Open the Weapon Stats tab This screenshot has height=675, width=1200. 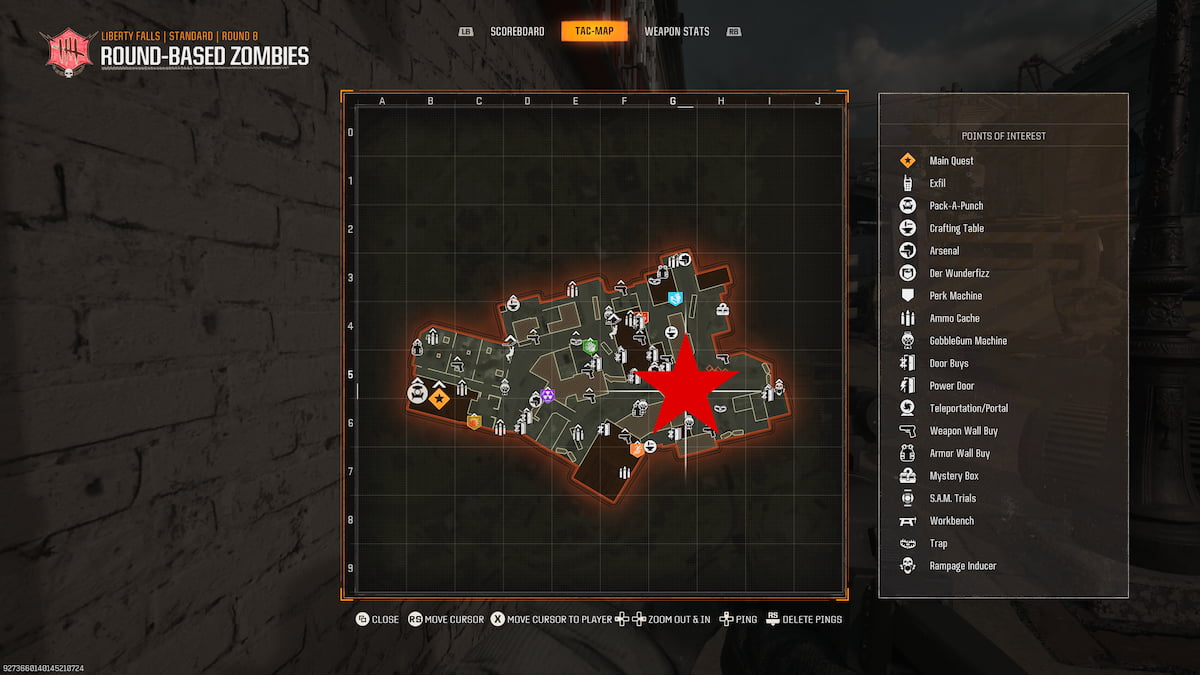pyautogui.click(x=677, y=31)
